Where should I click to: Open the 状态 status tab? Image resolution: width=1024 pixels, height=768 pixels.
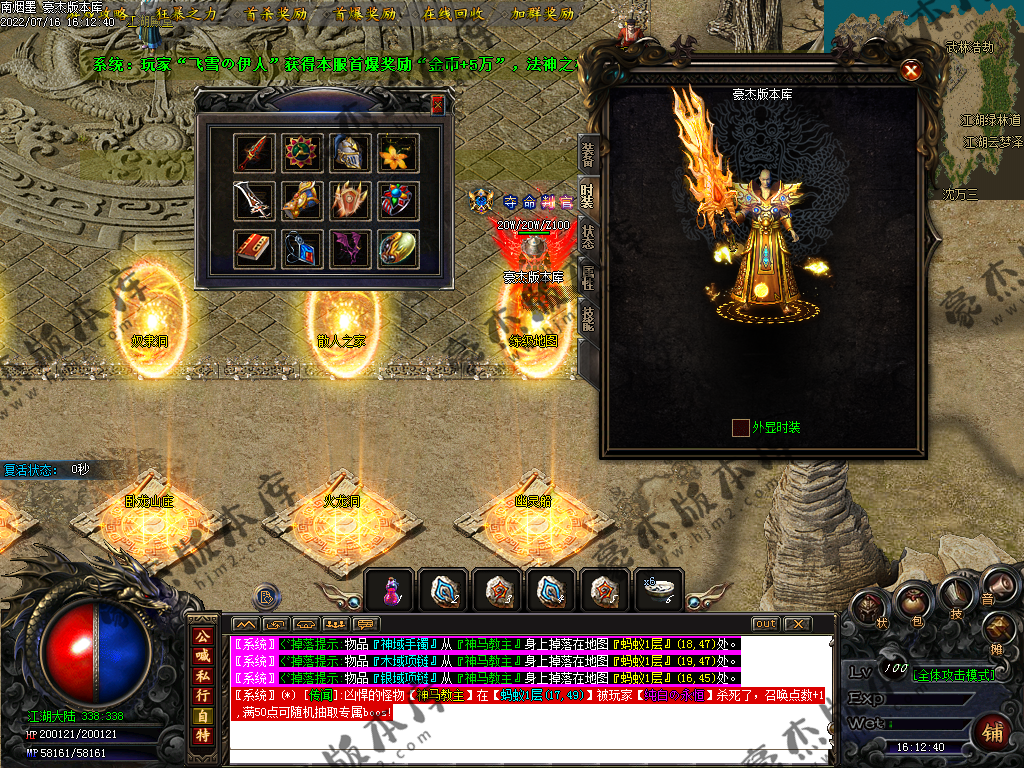[588, 237]
